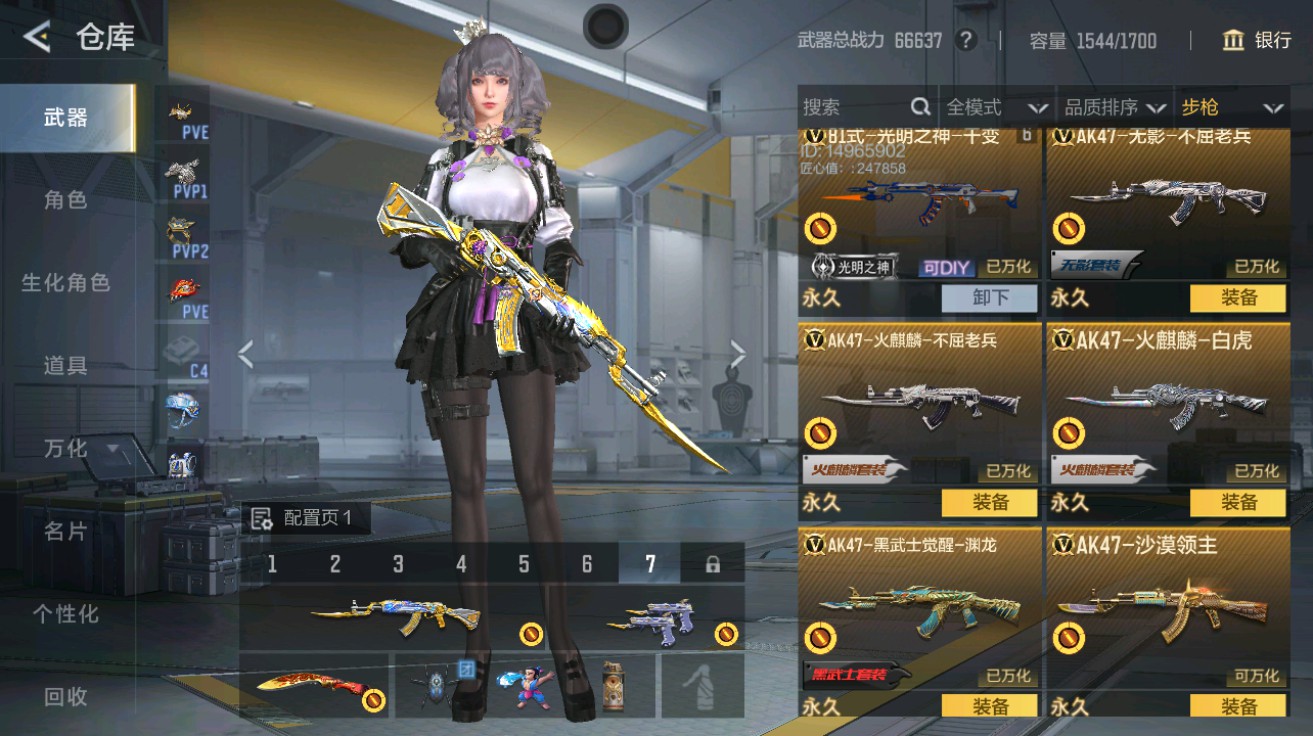Image resolution: width=1313 pixels, height=736 pixels.
Task: Select loadout preset number 3
Action: tap(398, 565)
